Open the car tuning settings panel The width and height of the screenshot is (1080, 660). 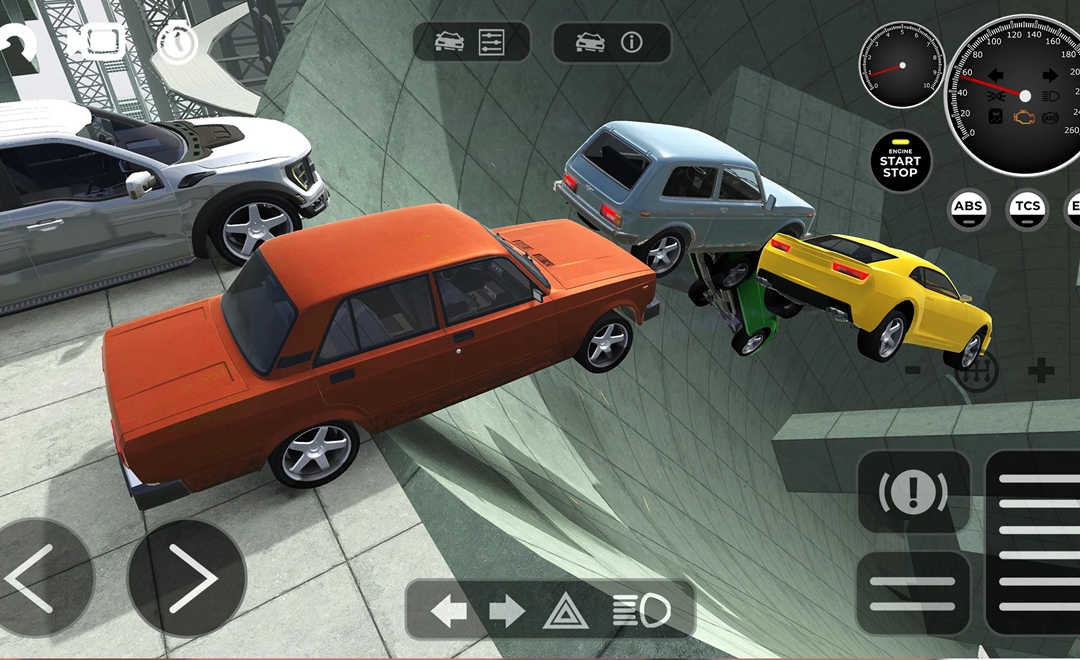pyautogui.click(x=472, y=42)
